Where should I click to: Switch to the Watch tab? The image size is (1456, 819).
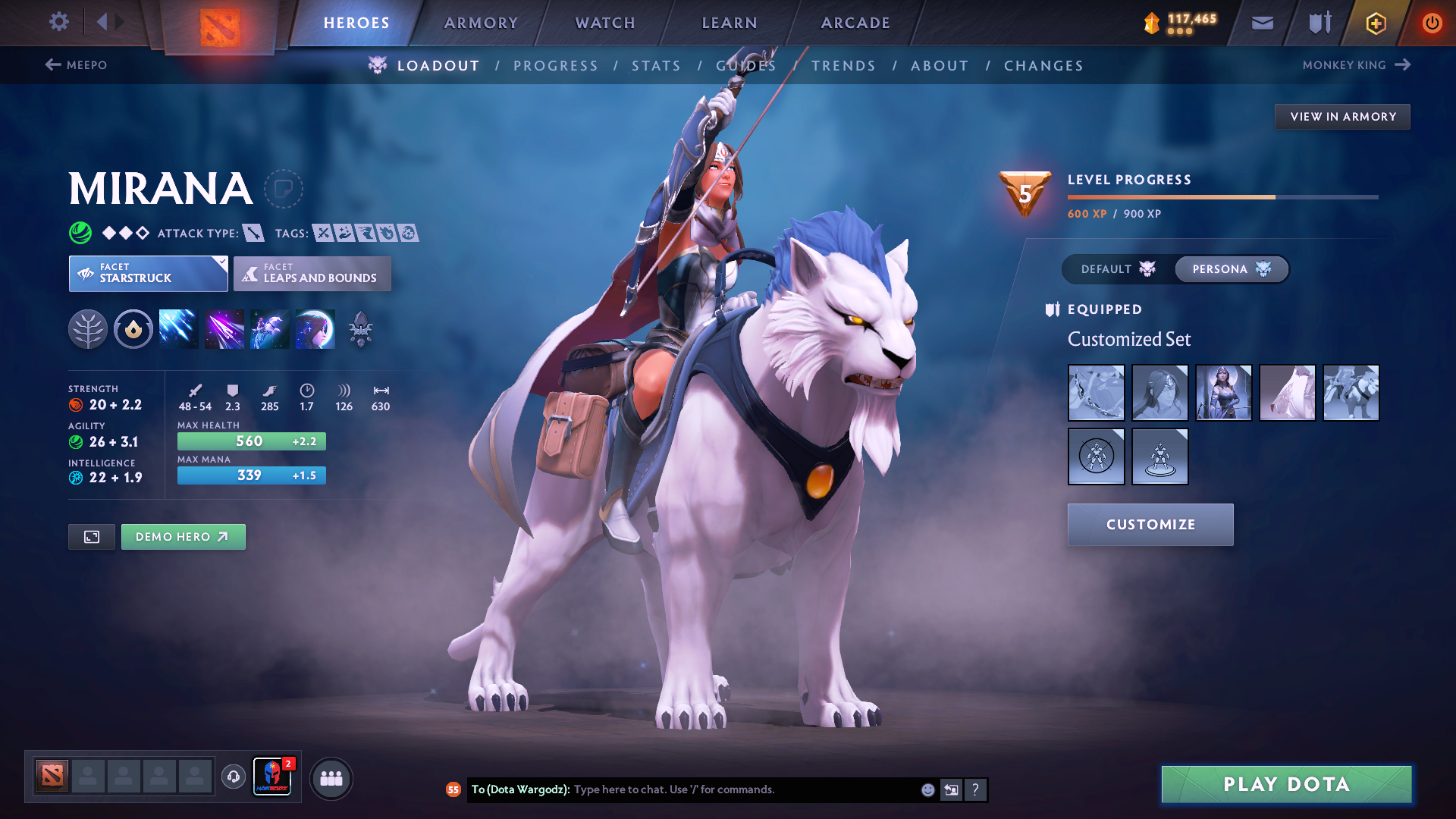605,23
